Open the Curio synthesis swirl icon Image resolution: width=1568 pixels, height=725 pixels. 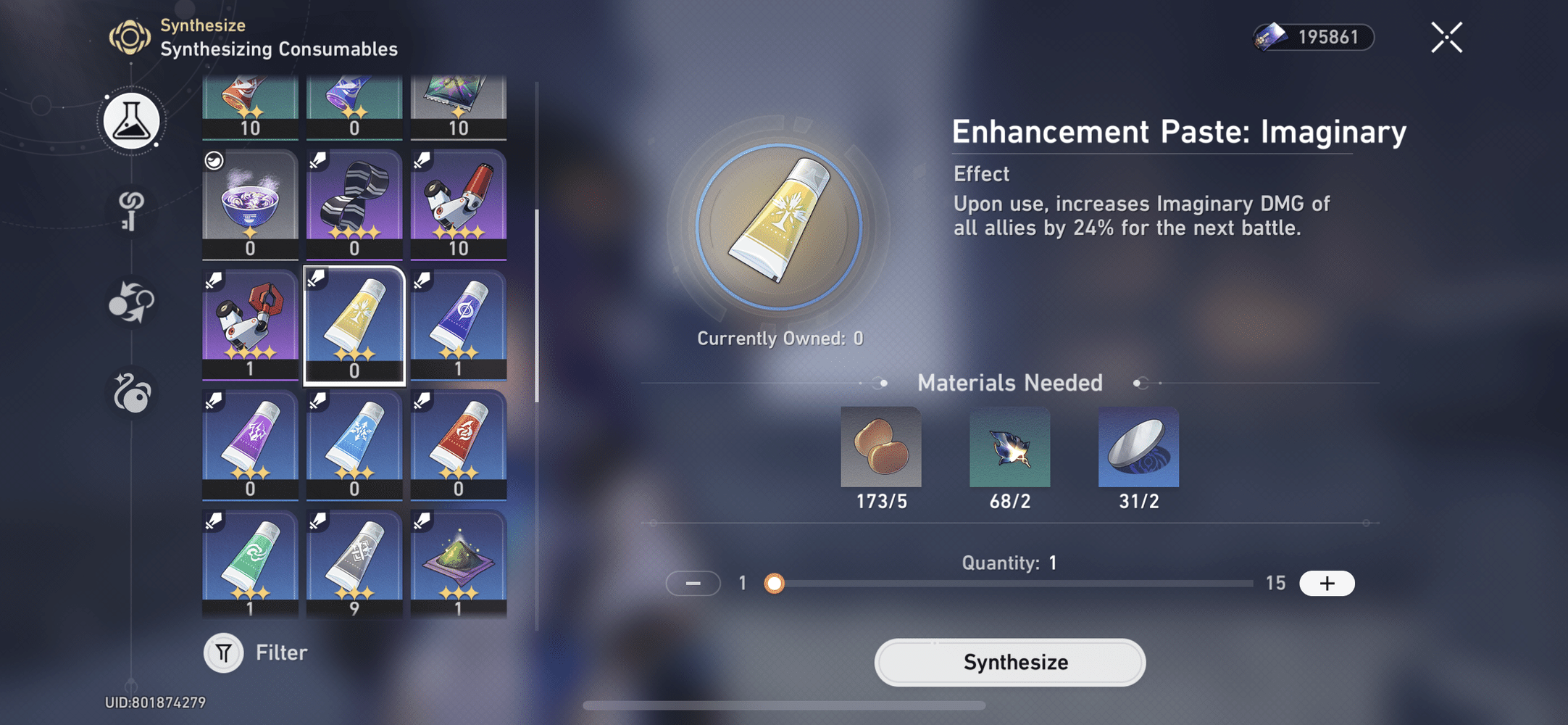(x=131, y=394)
